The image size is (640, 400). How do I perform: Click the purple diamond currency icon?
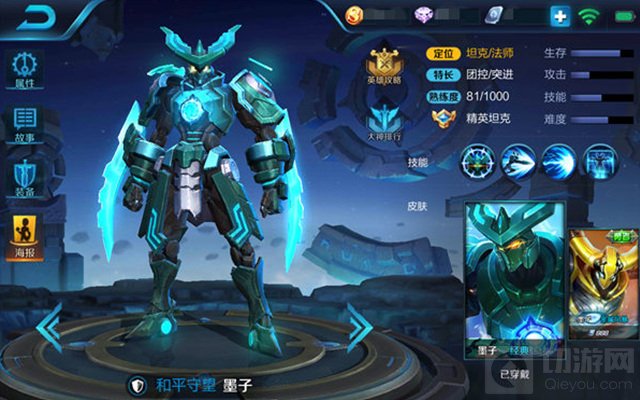[x=423, y=15]
